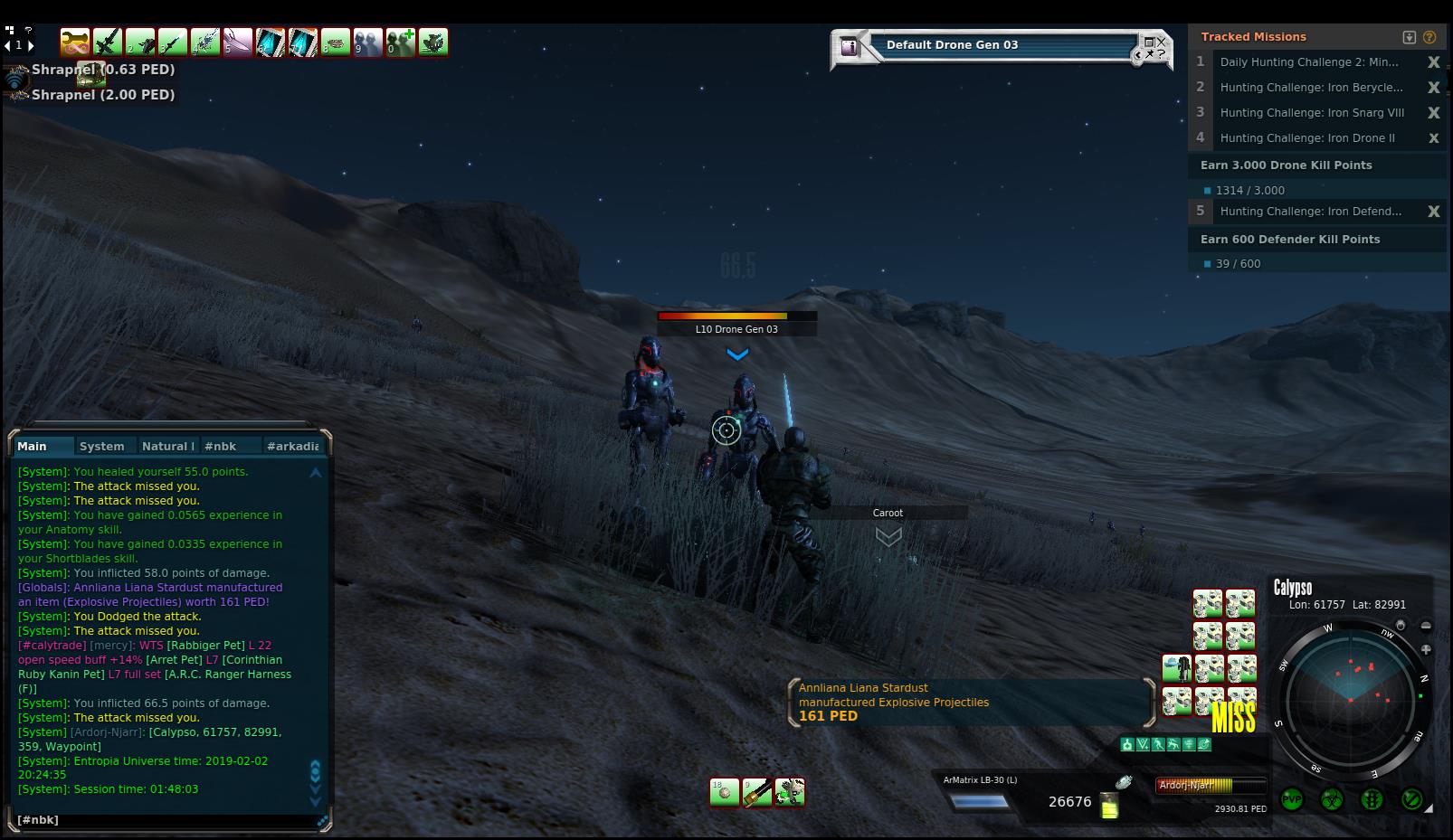
Task: Open Tracked Missions help question mark
Action: coord(1429,37)
